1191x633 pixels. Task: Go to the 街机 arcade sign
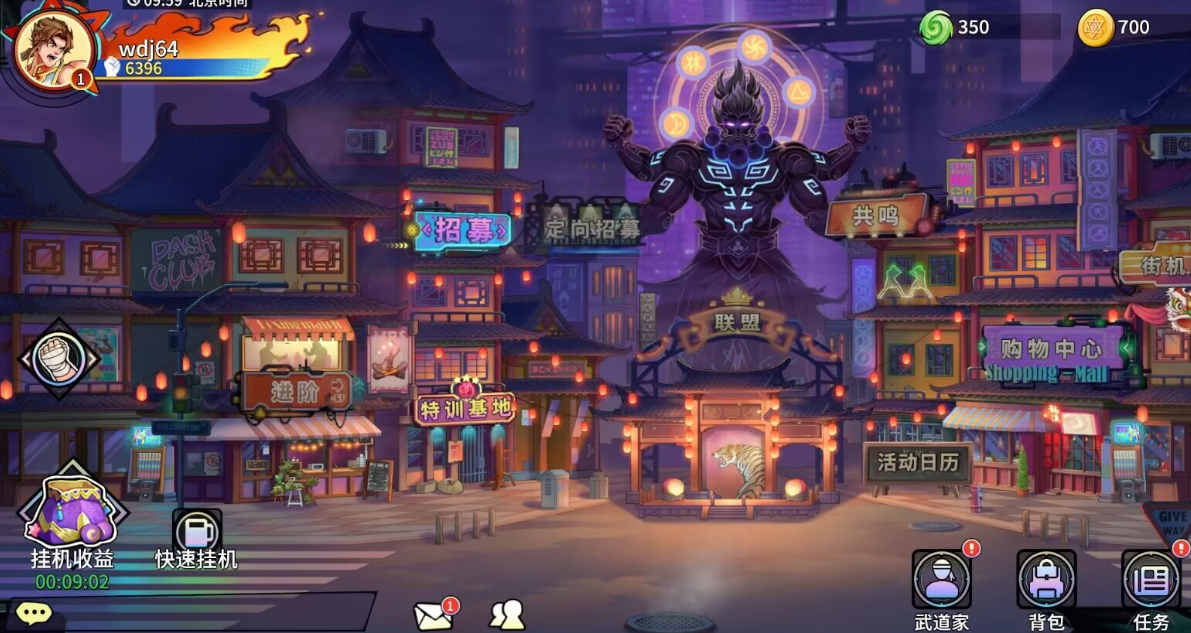(1162, 265)
